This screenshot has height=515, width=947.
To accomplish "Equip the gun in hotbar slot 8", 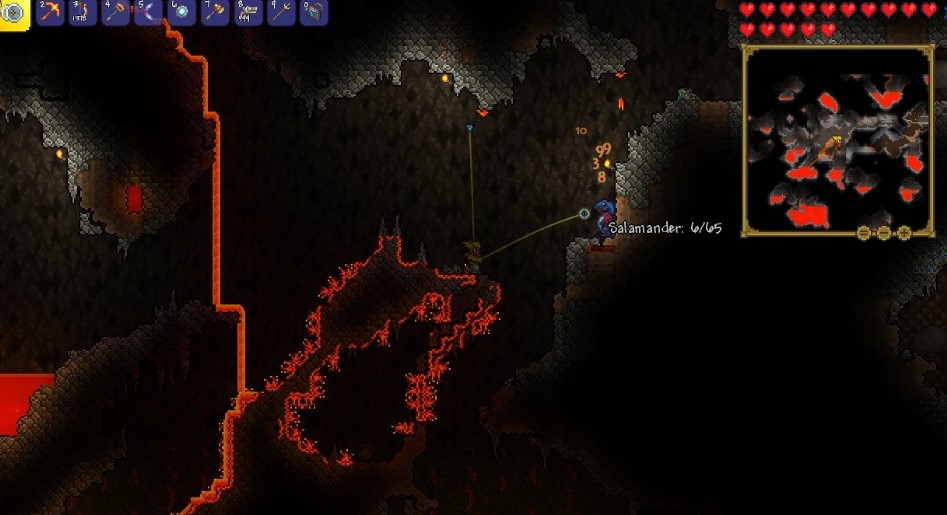I will coord(248,12).
